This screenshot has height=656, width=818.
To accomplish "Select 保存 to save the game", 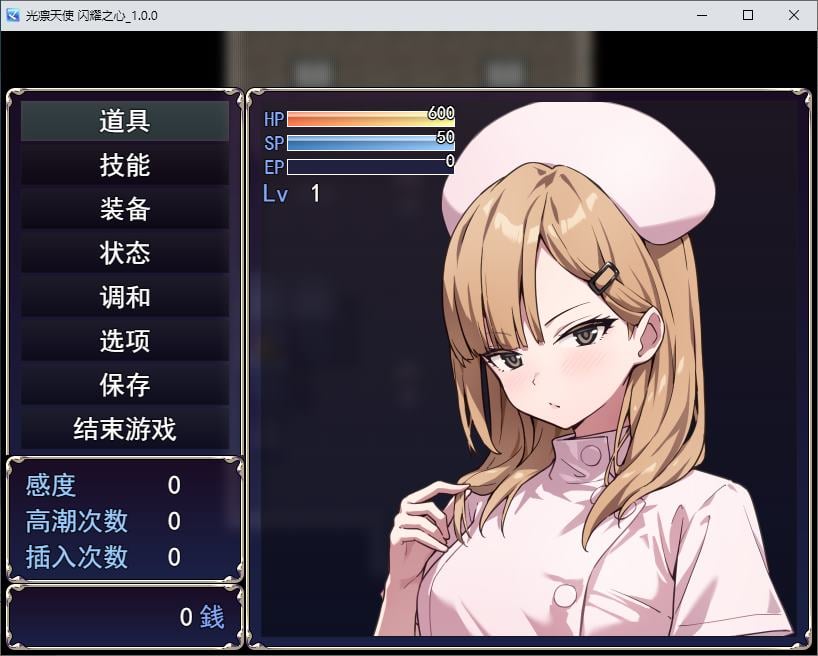I will point(125,385).
